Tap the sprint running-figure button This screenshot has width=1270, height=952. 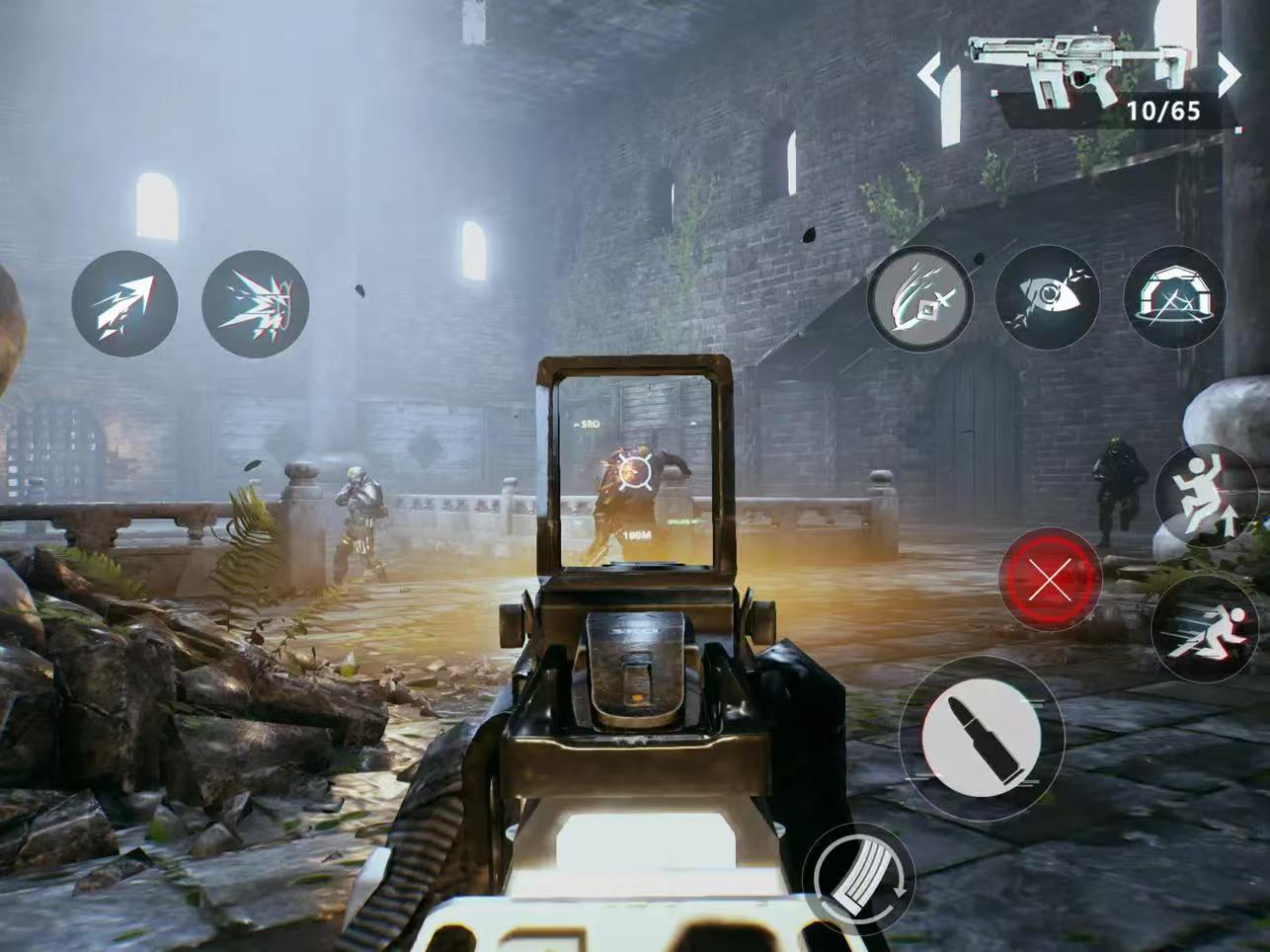pyautogui.click(x=1206, y=625)
